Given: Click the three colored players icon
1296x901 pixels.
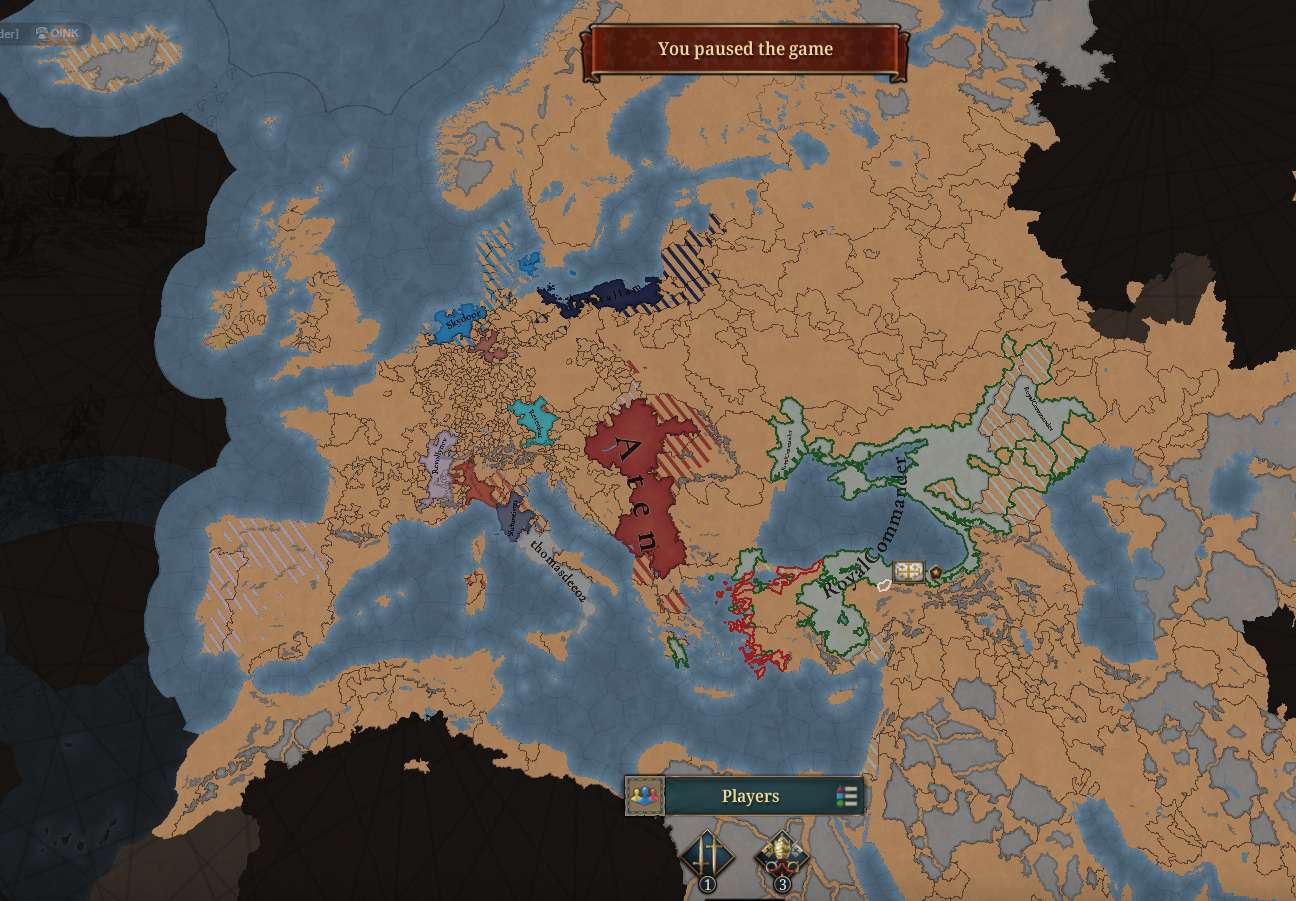Looking at the screenshot, I should coord(645,796).
